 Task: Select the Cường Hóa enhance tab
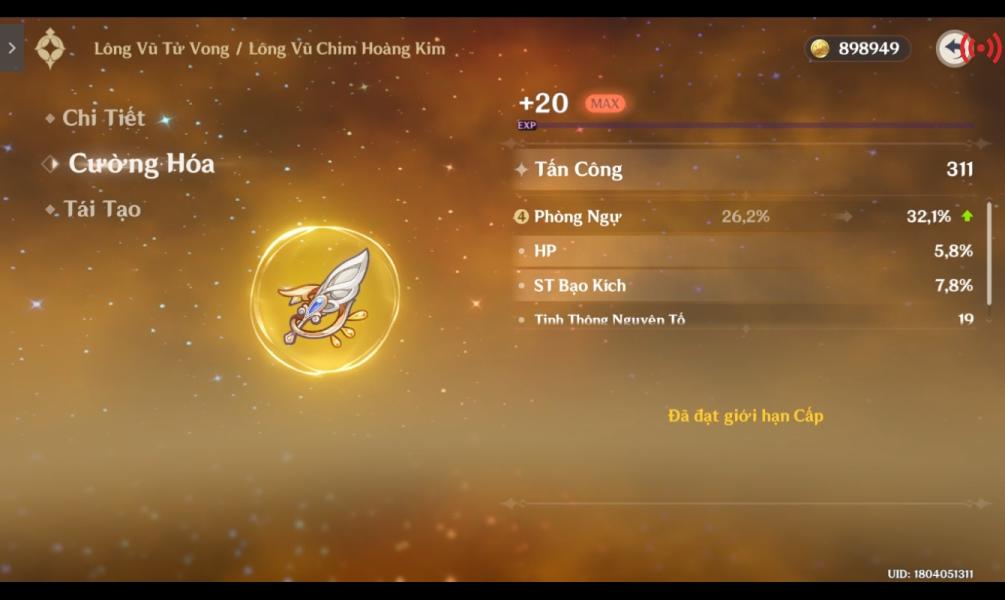click(140, 164)
